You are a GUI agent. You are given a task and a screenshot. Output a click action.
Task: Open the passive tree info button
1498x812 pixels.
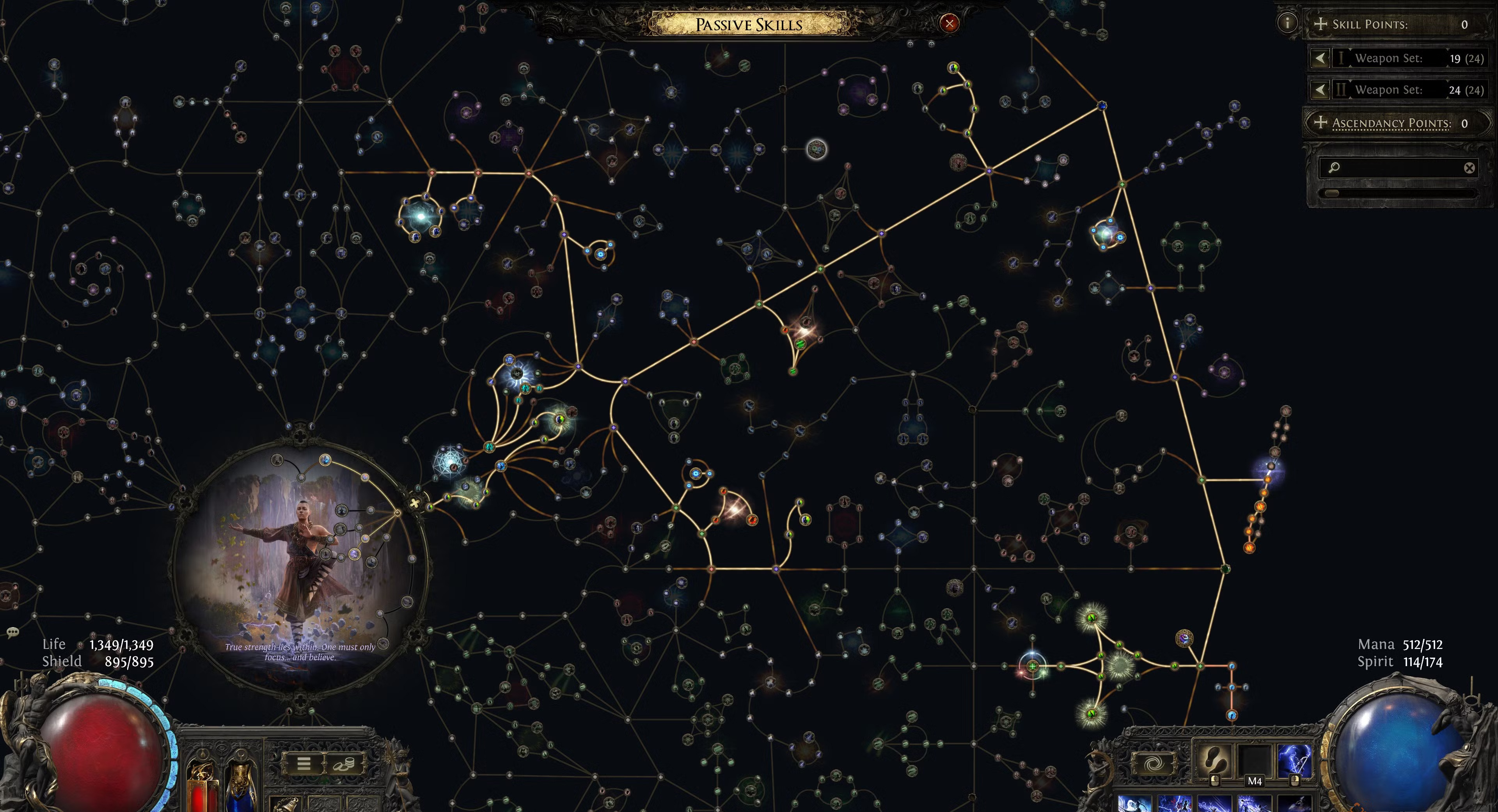[x=1287, y=23]
